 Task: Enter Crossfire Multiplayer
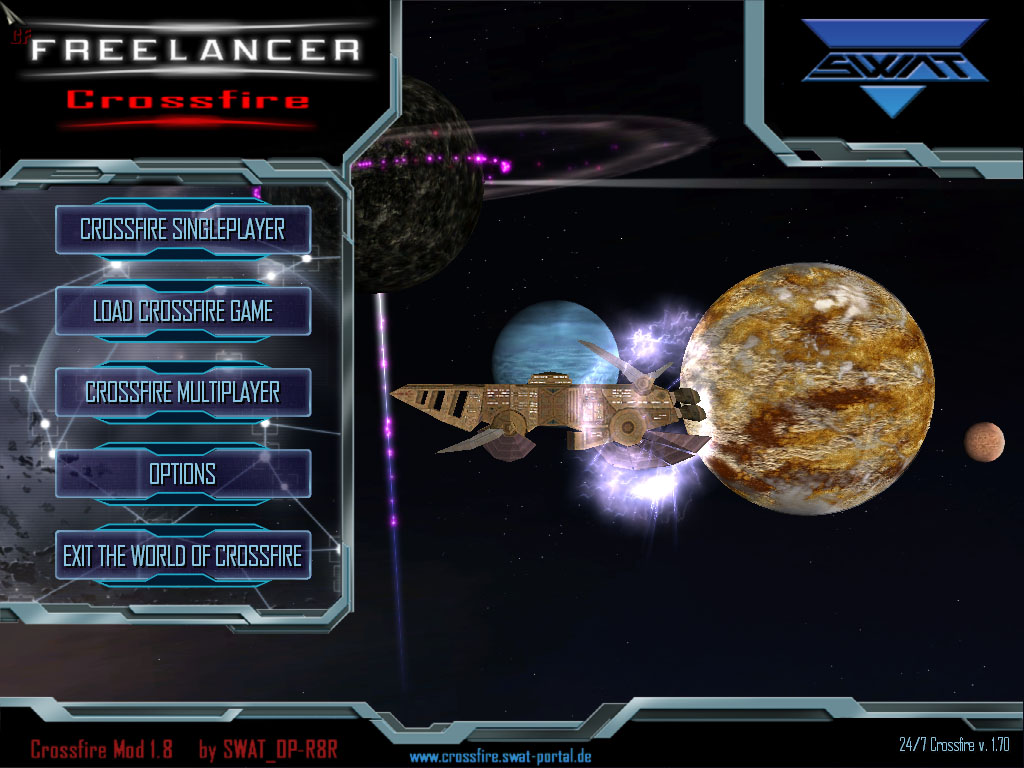coord(182,392)
